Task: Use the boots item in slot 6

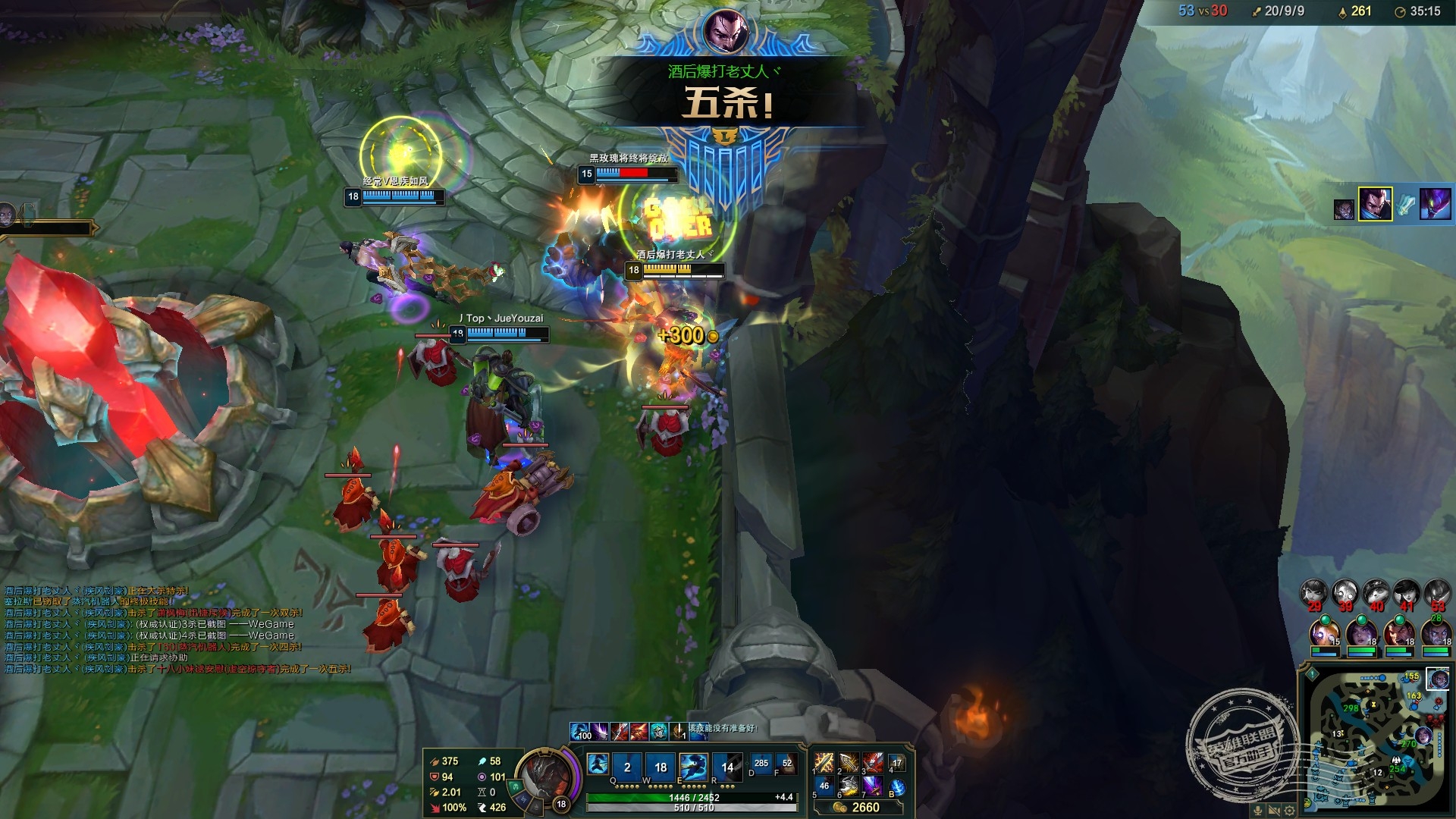Action: coord(849,786)
